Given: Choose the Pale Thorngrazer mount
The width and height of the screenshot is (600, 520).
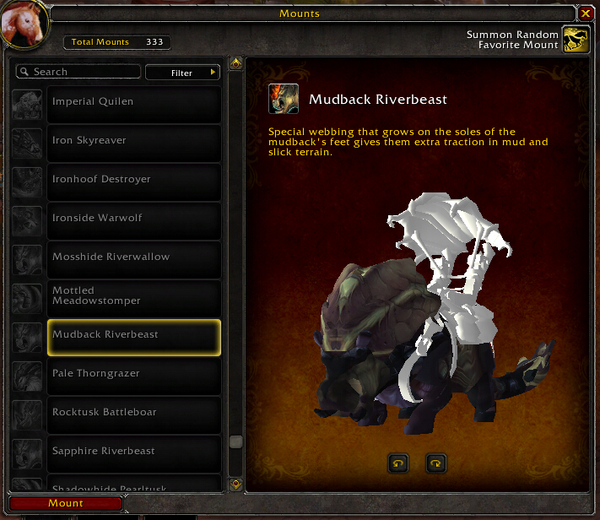Looking at the screenshot, I should 134,374.
